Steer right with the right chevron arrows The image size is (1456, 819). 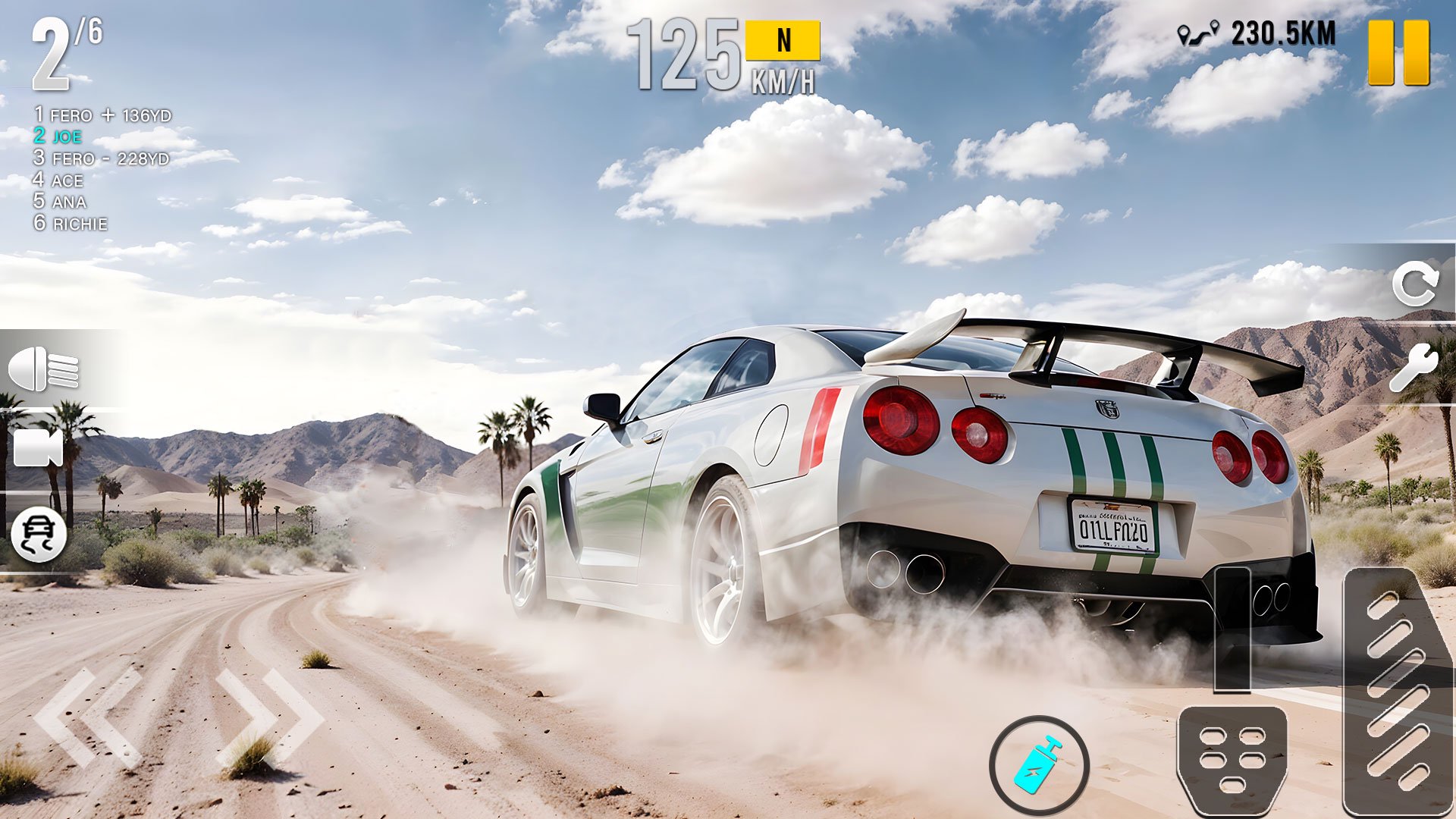tap(270, 717)
